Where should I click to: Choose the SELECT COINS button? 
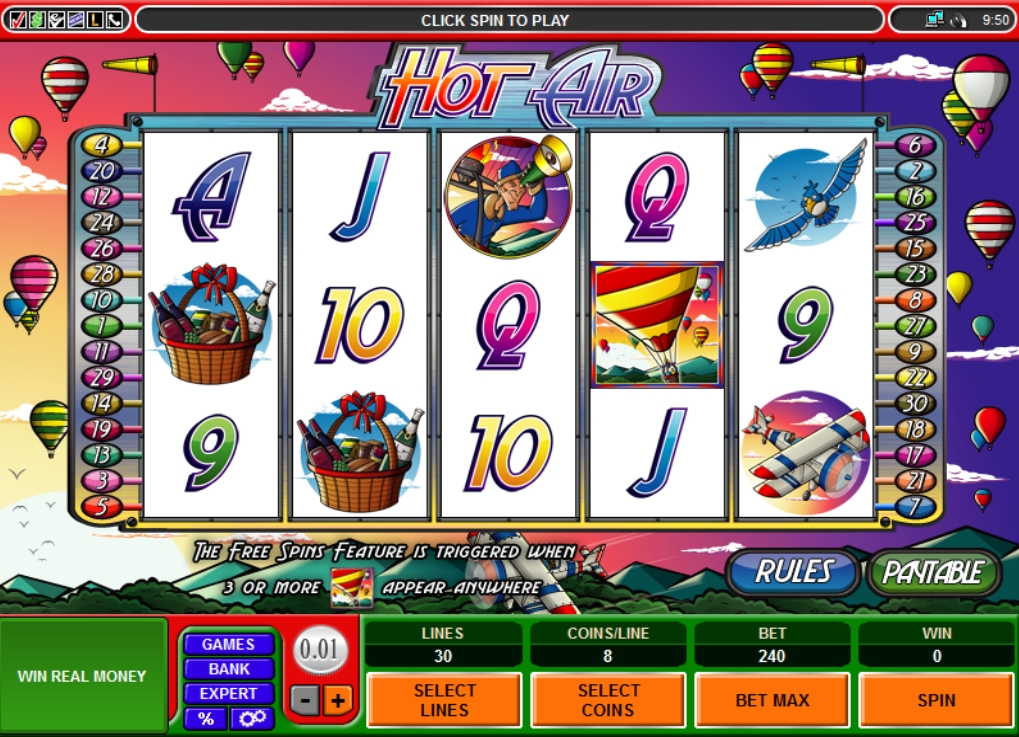coord(608,700)
